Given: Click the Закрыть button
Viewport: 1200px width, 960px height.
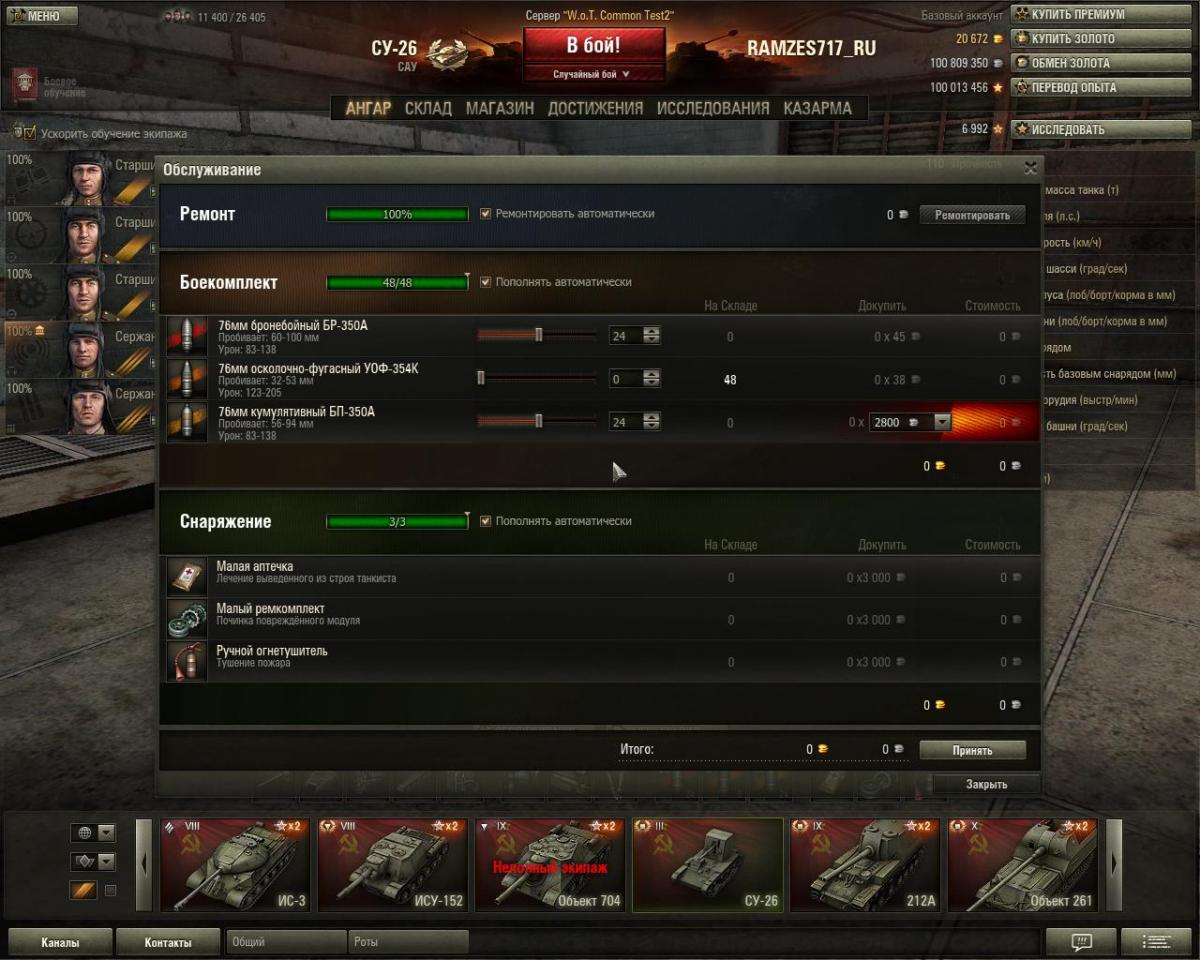Looking at the screenshot, I should click(986, 785).
